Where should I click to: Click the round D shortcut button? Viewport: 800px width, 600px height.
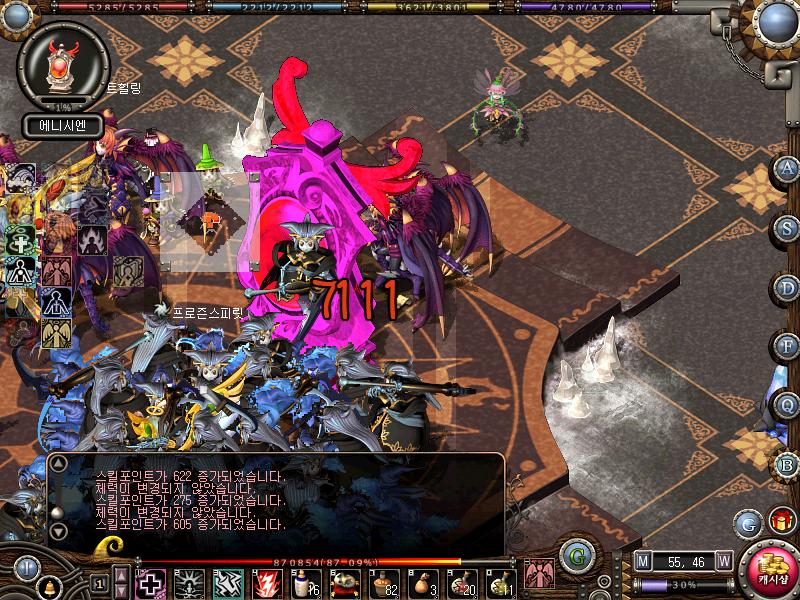pyautogui.click(x=788, y=287)
